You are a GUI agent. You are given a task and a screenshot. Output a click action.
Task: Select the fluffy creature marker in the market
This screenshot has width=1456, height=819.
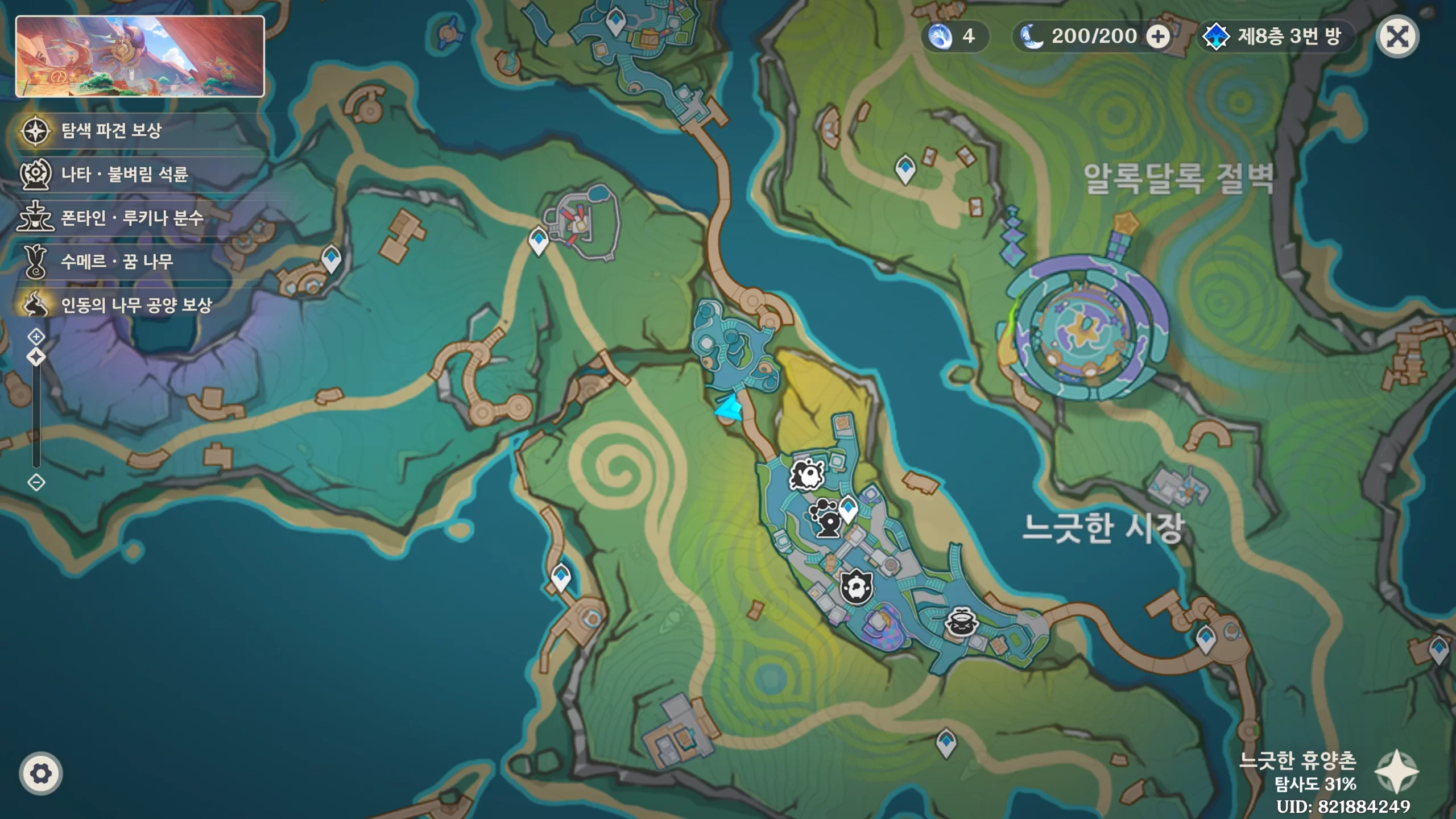point(806,474)
